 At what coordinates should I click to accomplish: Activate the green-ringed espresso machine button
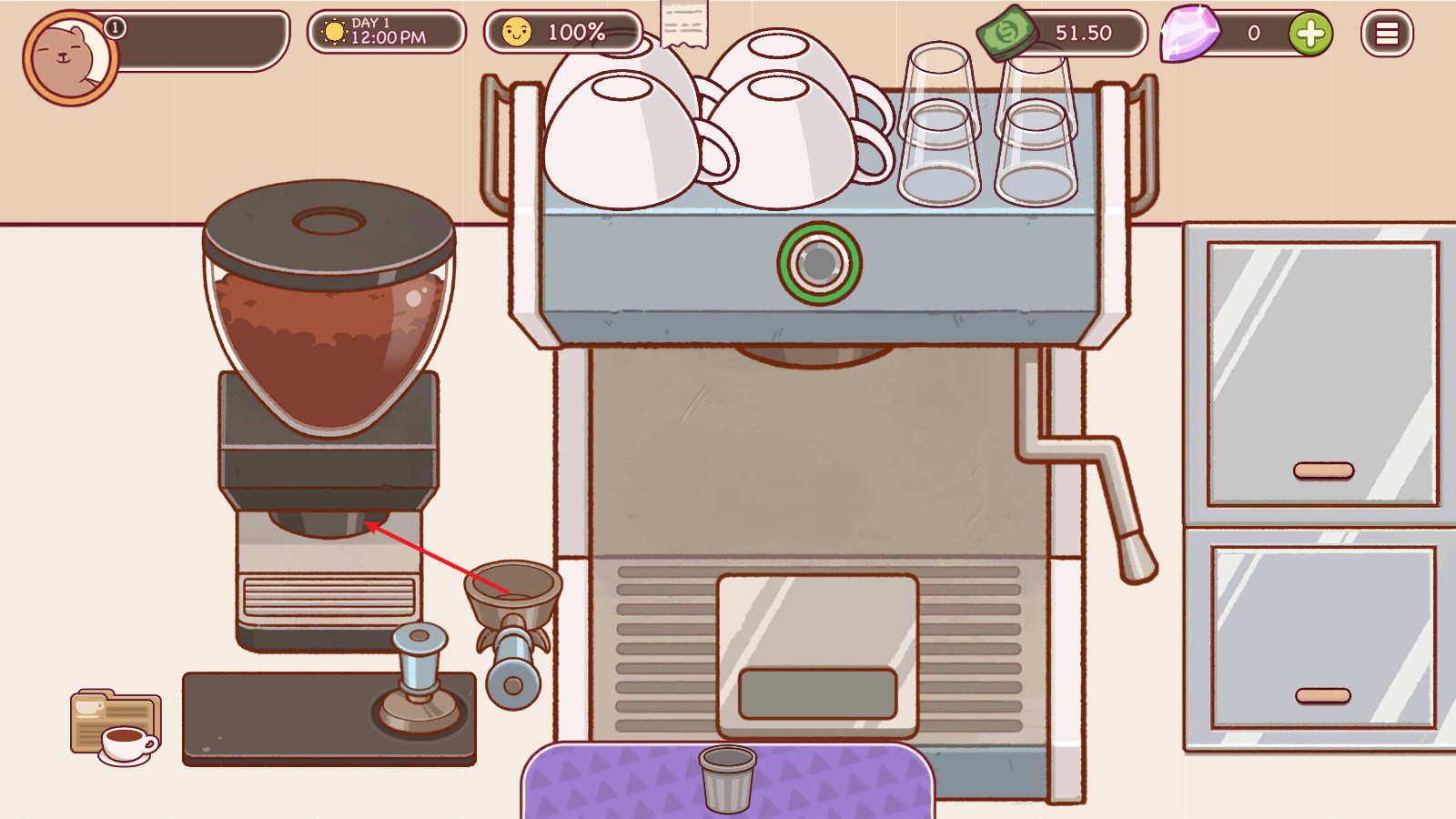[819, 264]
